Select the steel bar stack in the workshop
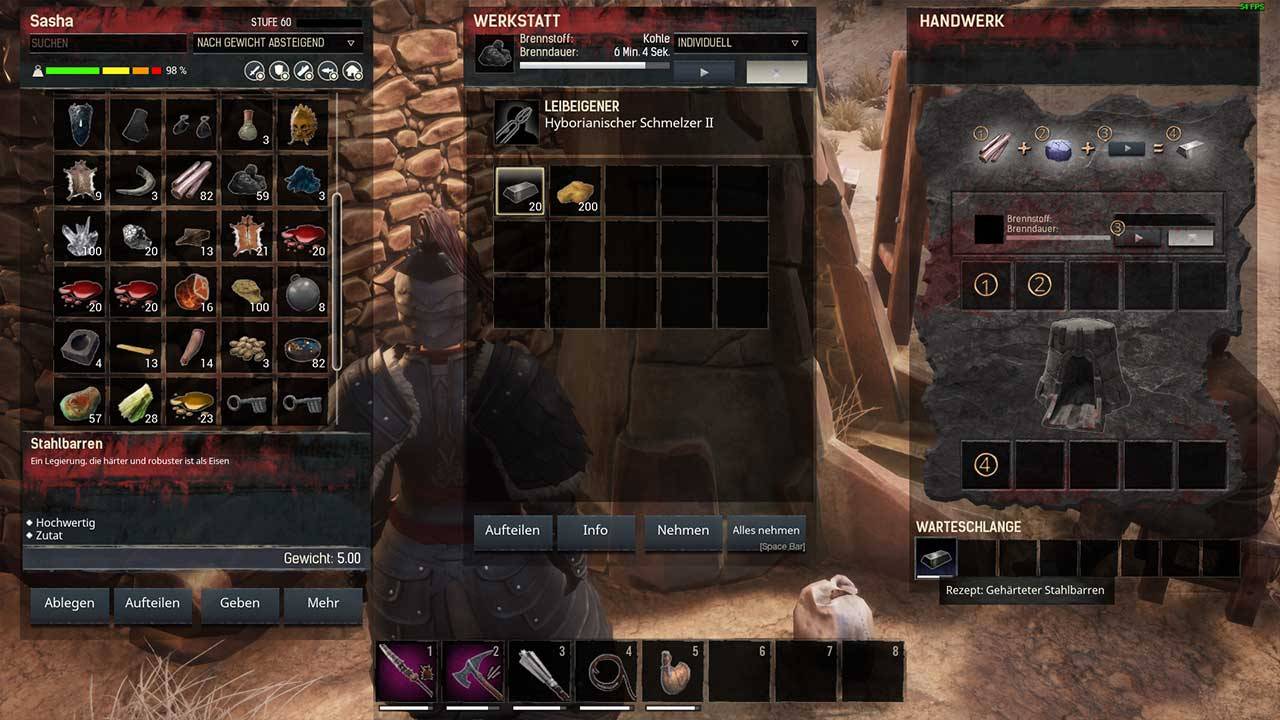The width and height of the screenshot is (1280, 720). coord(520,191)
